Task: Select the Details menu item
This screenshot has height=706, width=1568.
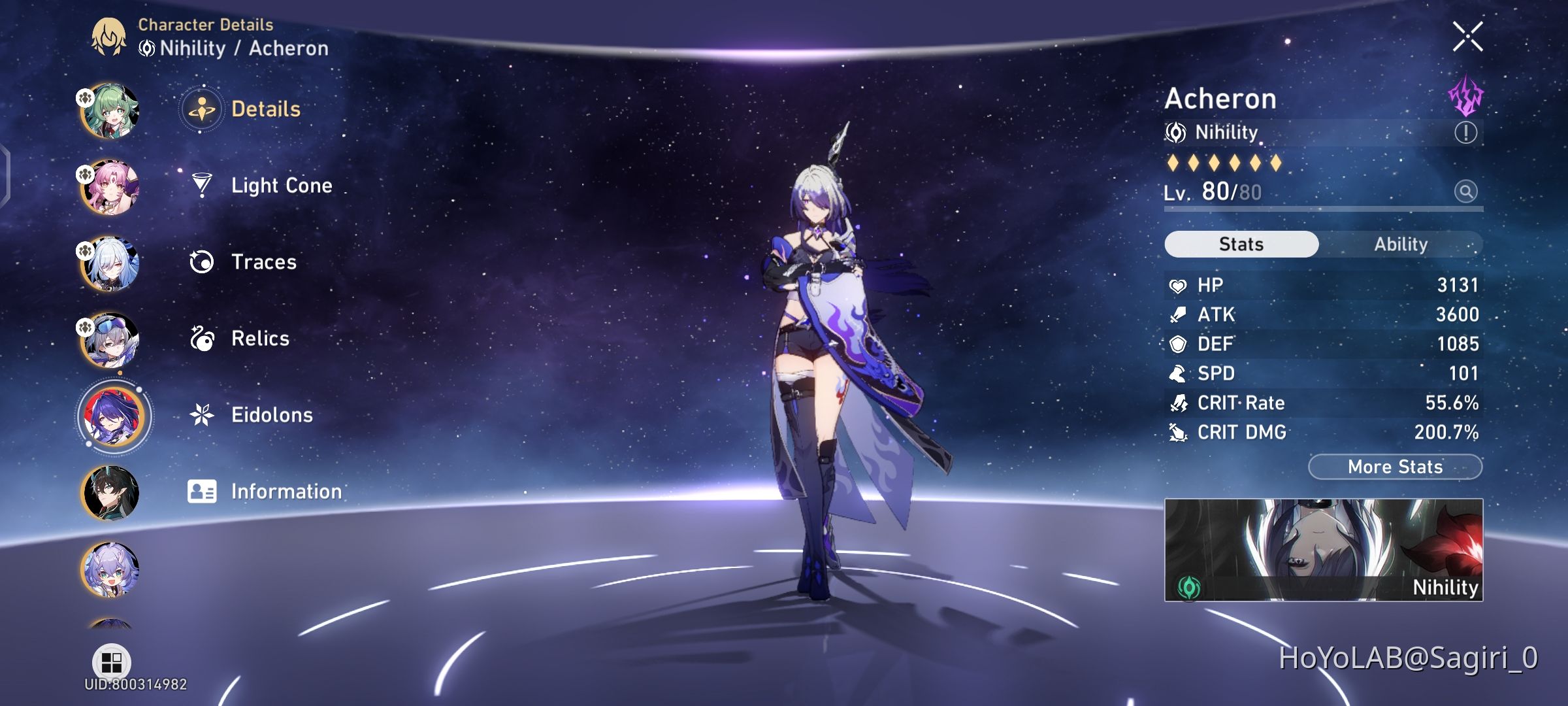Action: tap(265, 109)
